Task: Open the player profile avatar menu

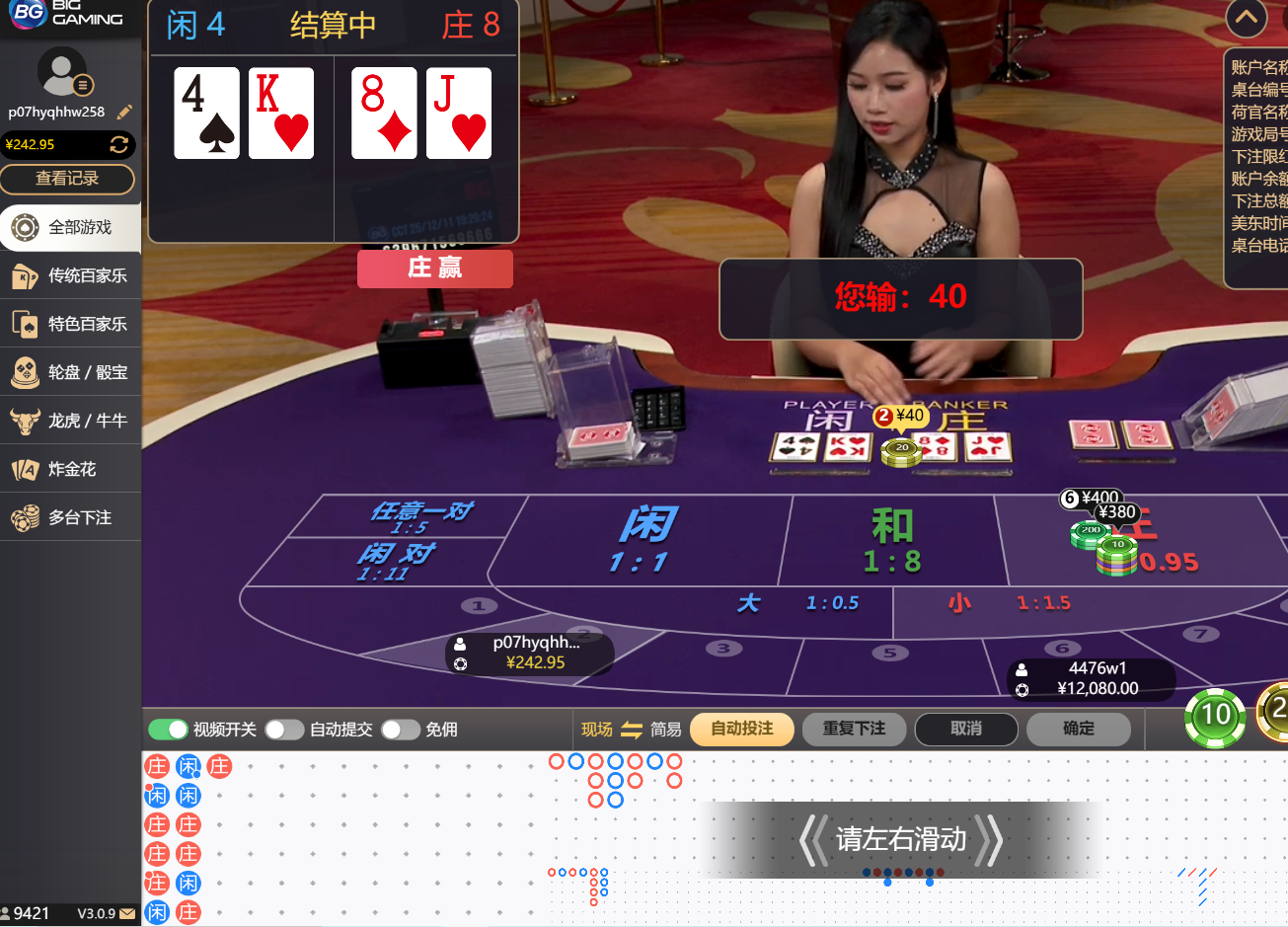Action: [x=60, y=74]
